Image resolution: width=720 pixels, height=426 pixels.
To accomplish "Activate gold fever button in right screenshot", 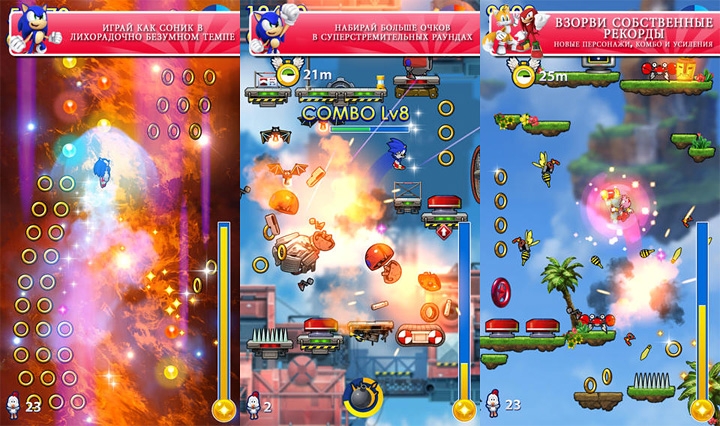I will coord(704,409).
